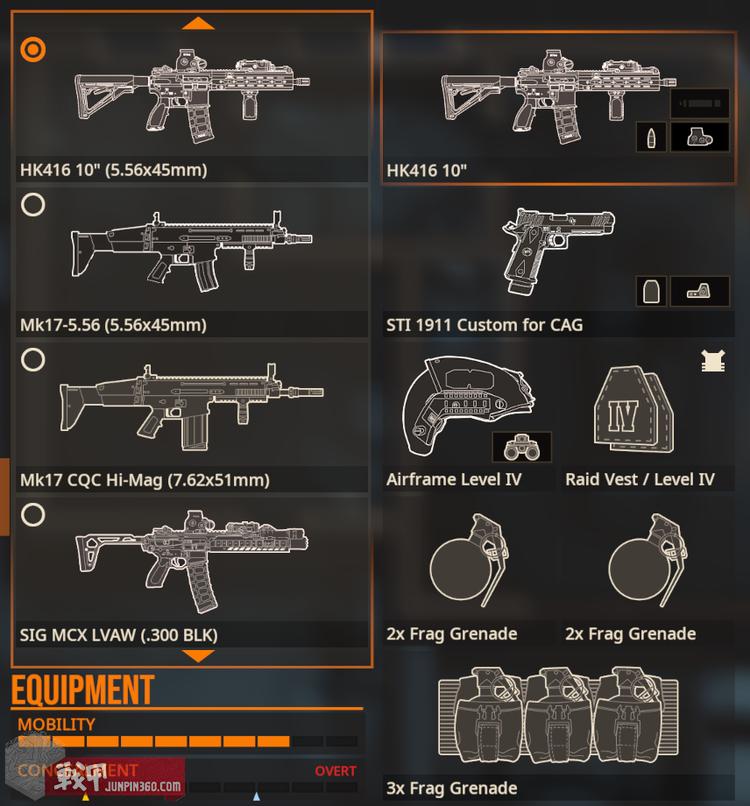Click the up arrow above the weapon list
The width and height of the screenshot is (750, 806).
click(x=198, y=22)
